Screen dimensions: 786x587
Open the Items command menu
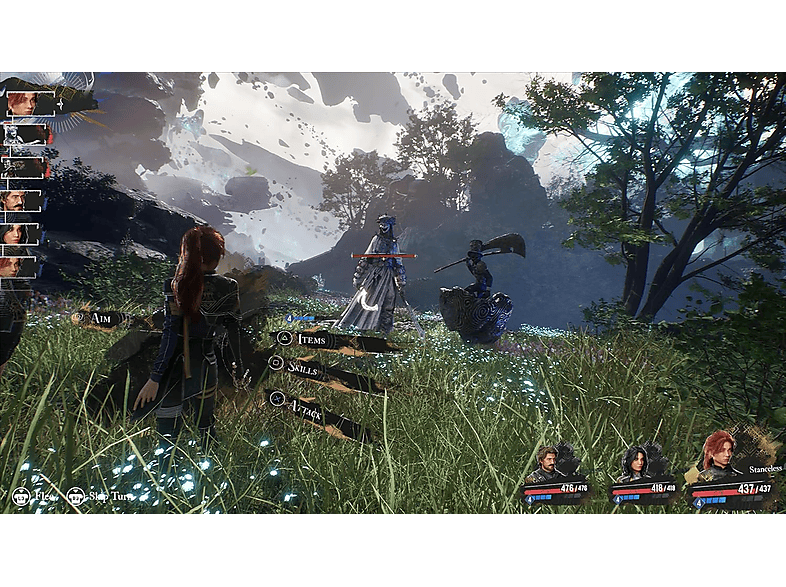[313, 340]
